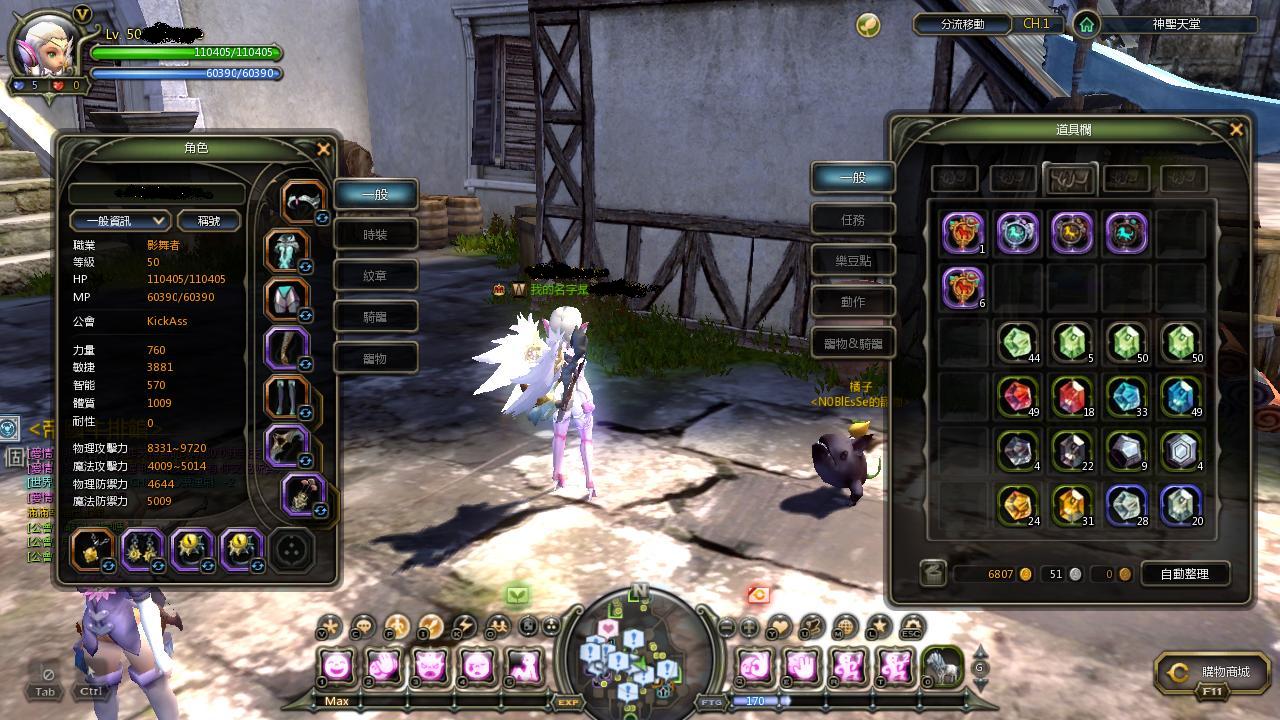Click the 自動整理 auto-sort button
This screenshot has width=1280, height=720.
(1184, 574)
